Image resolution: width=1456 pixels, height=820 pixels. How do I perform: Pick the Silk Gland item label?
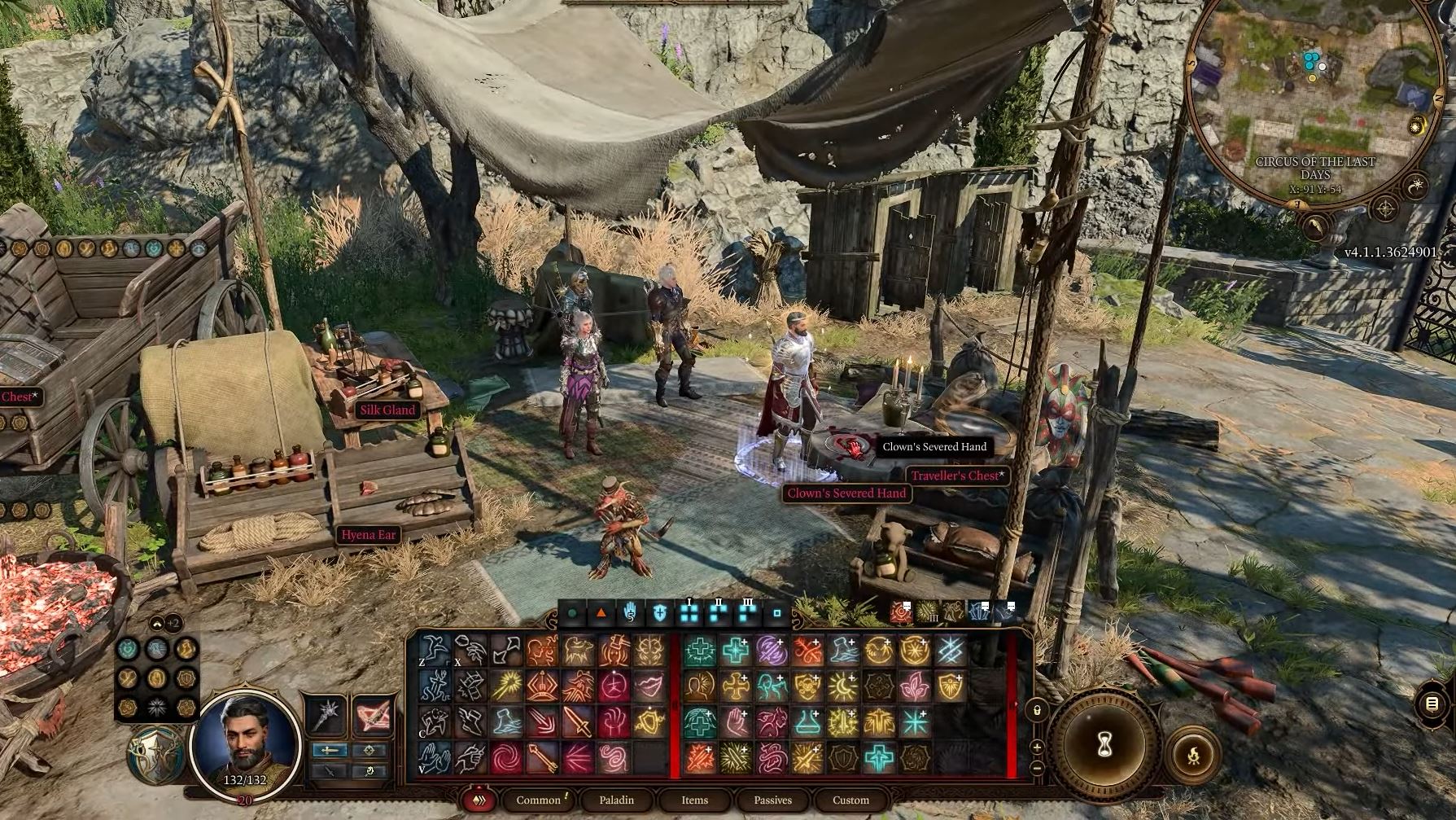pos(387,410)
